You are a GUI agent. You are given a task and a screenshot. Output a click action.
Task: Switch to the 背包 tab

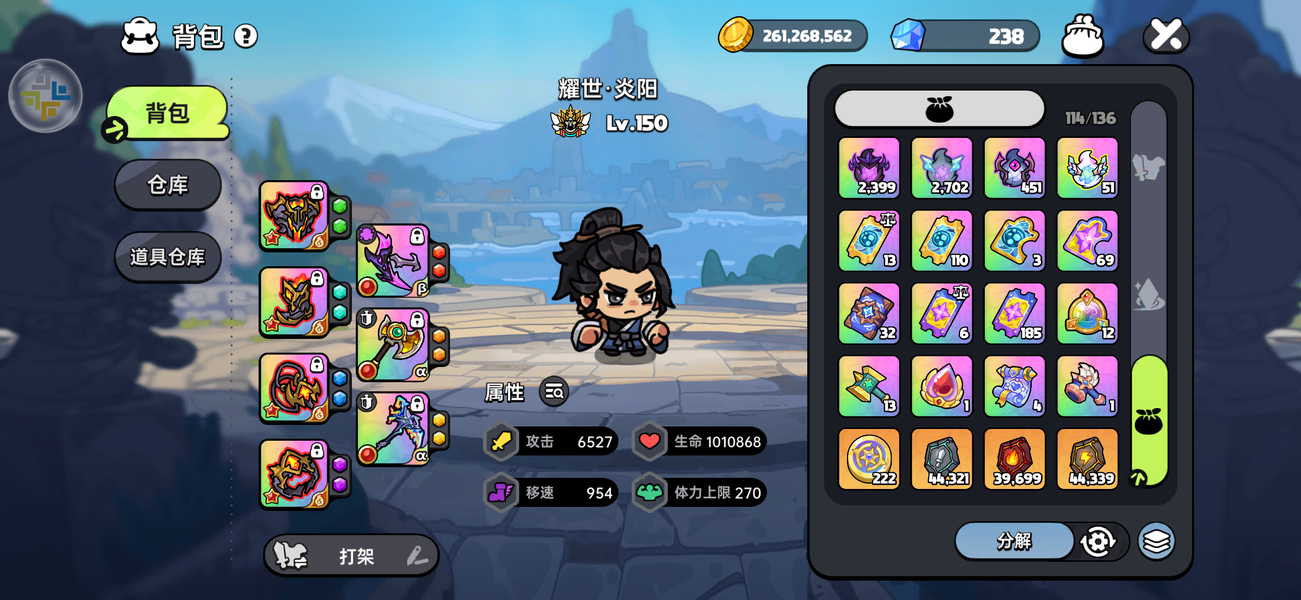coord(167,113)
